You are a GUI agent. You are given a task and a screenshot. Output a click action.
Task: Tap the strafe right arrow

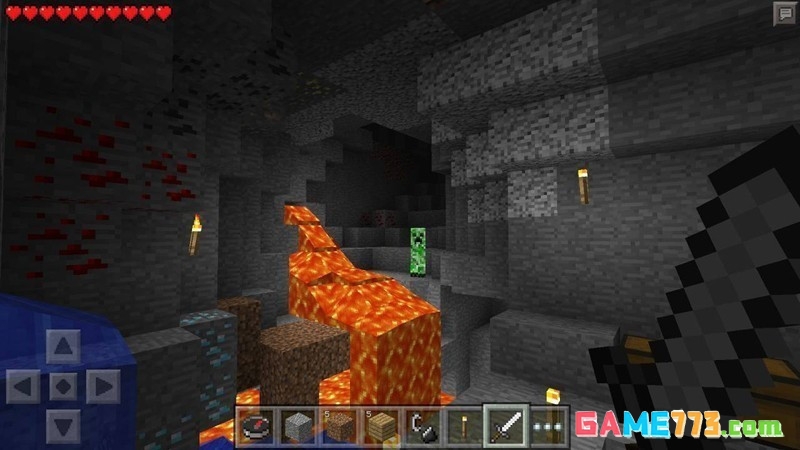coord(102,386)
